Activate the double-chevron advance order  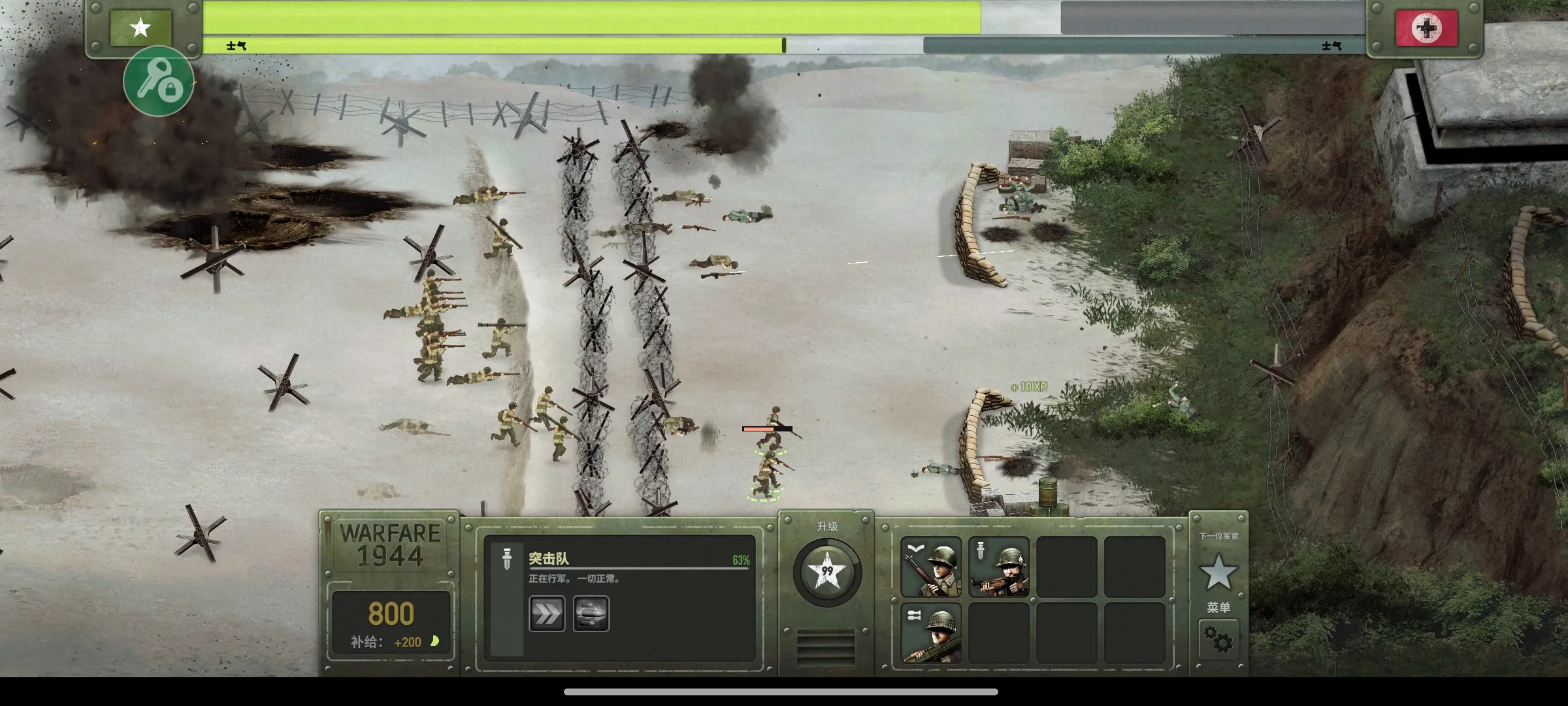[546, 613]
